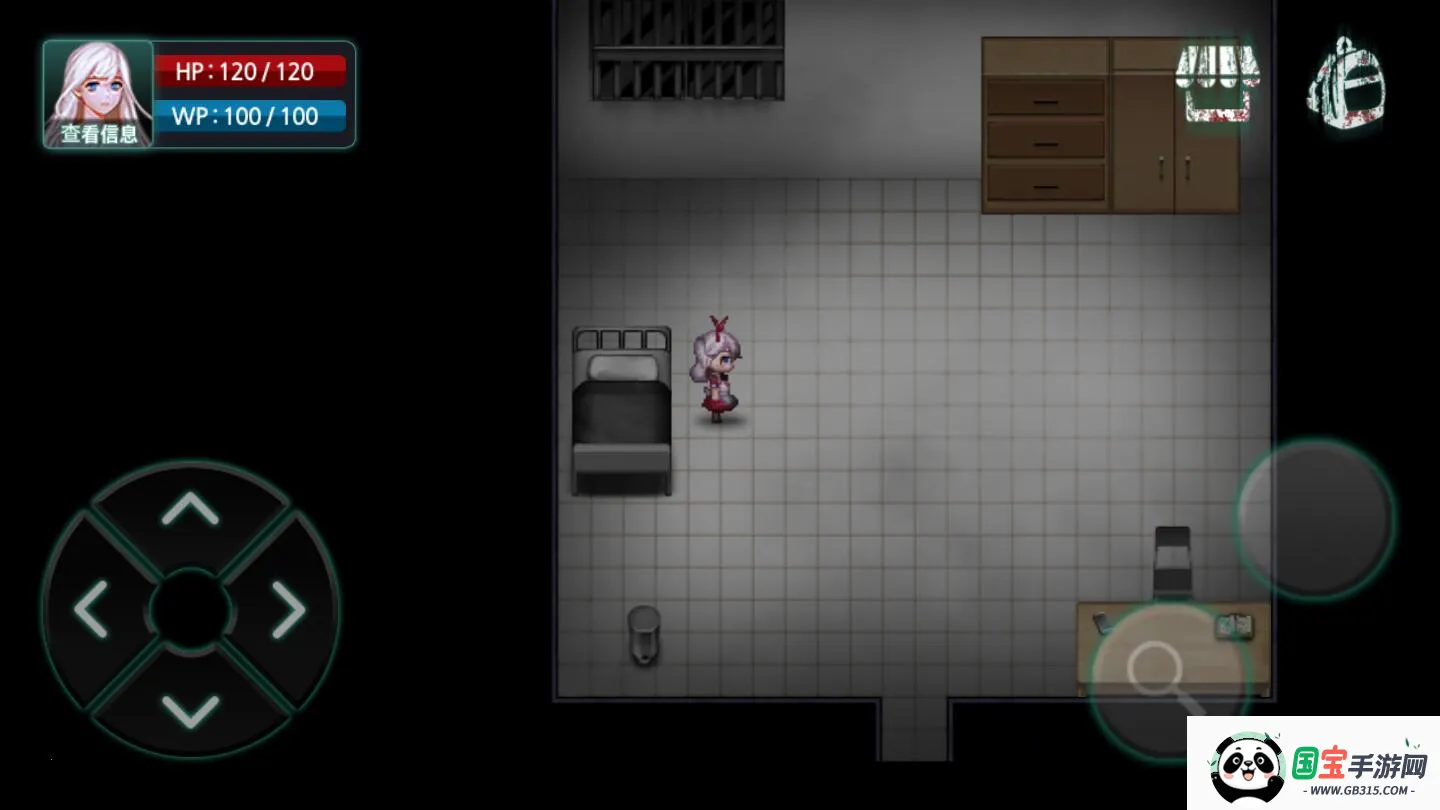
Task: Tap the up arrow on the d-pad
Action: [x=190, y=509]
